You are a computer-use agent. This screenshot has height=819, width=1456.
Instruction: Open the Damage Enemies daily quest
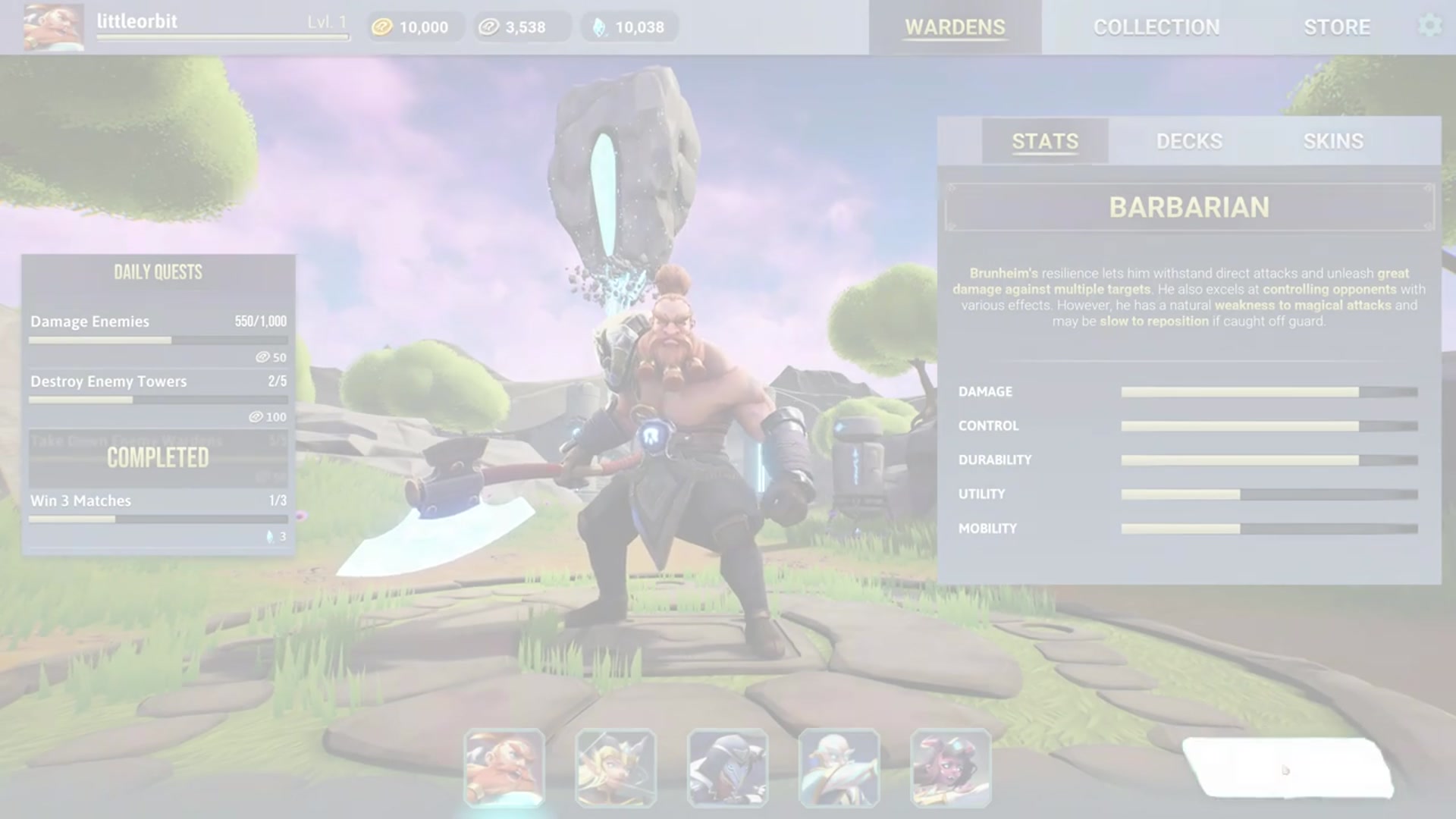(158, 331)
